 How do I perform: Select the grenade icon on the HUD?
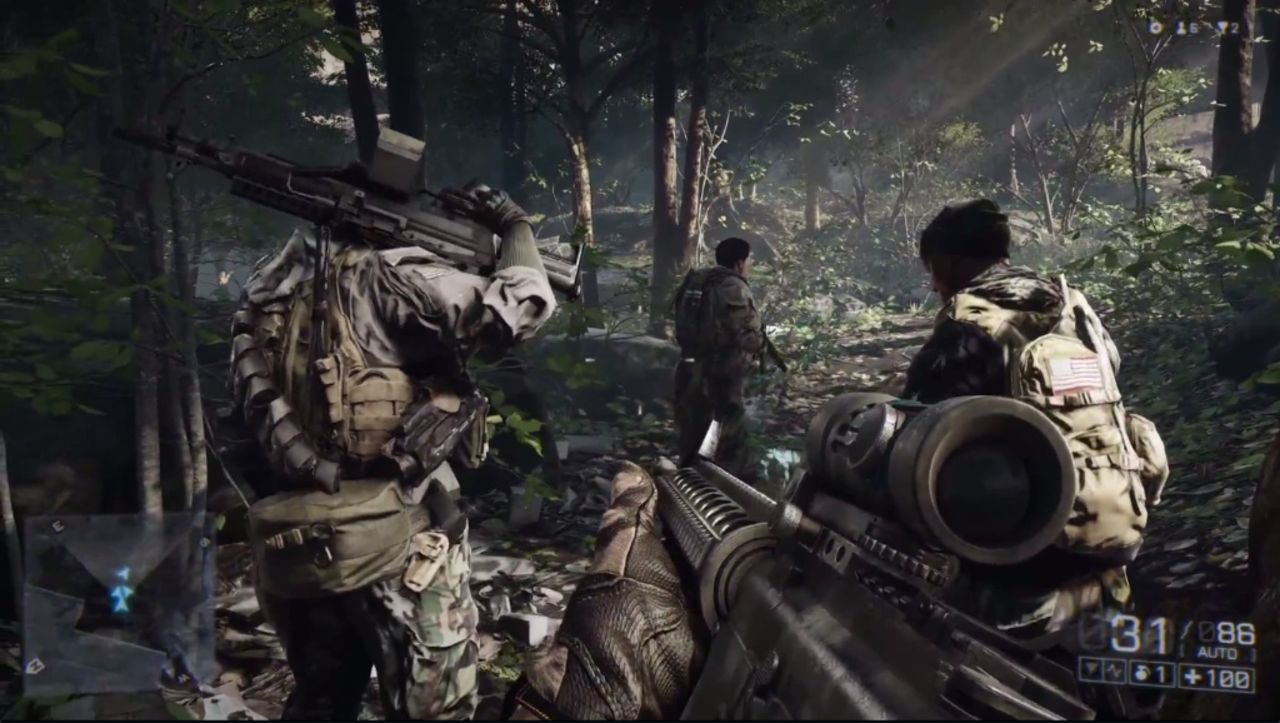click(x=1143, y=673)
